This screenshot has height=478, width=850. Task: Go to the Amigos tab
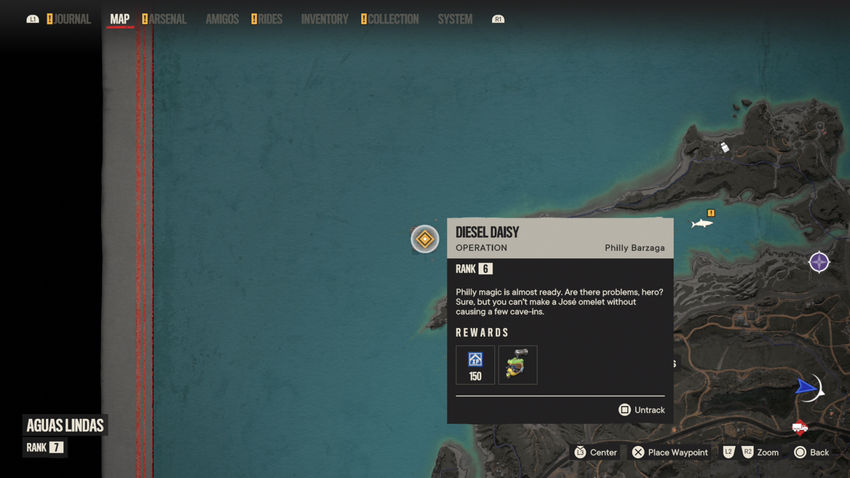pyautogui.click(x=222, y=19)
